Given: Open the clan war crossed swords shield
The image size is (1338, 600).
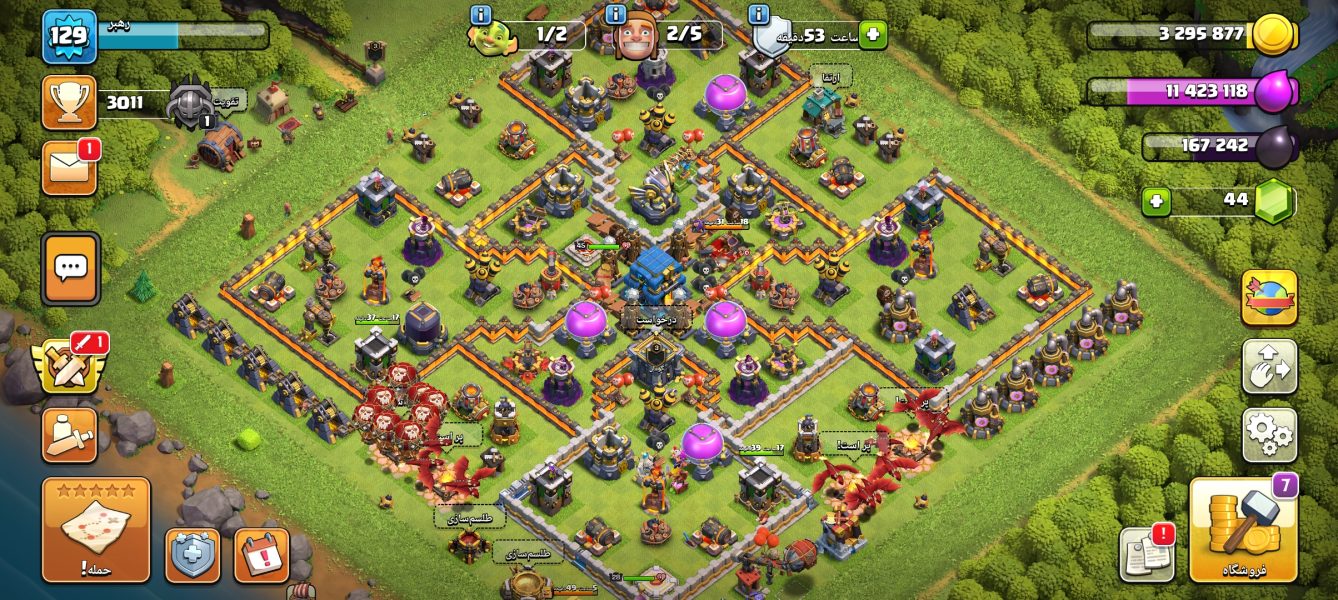Looking at the screenshot, I should pyautogui.click(x=68, y=366).
